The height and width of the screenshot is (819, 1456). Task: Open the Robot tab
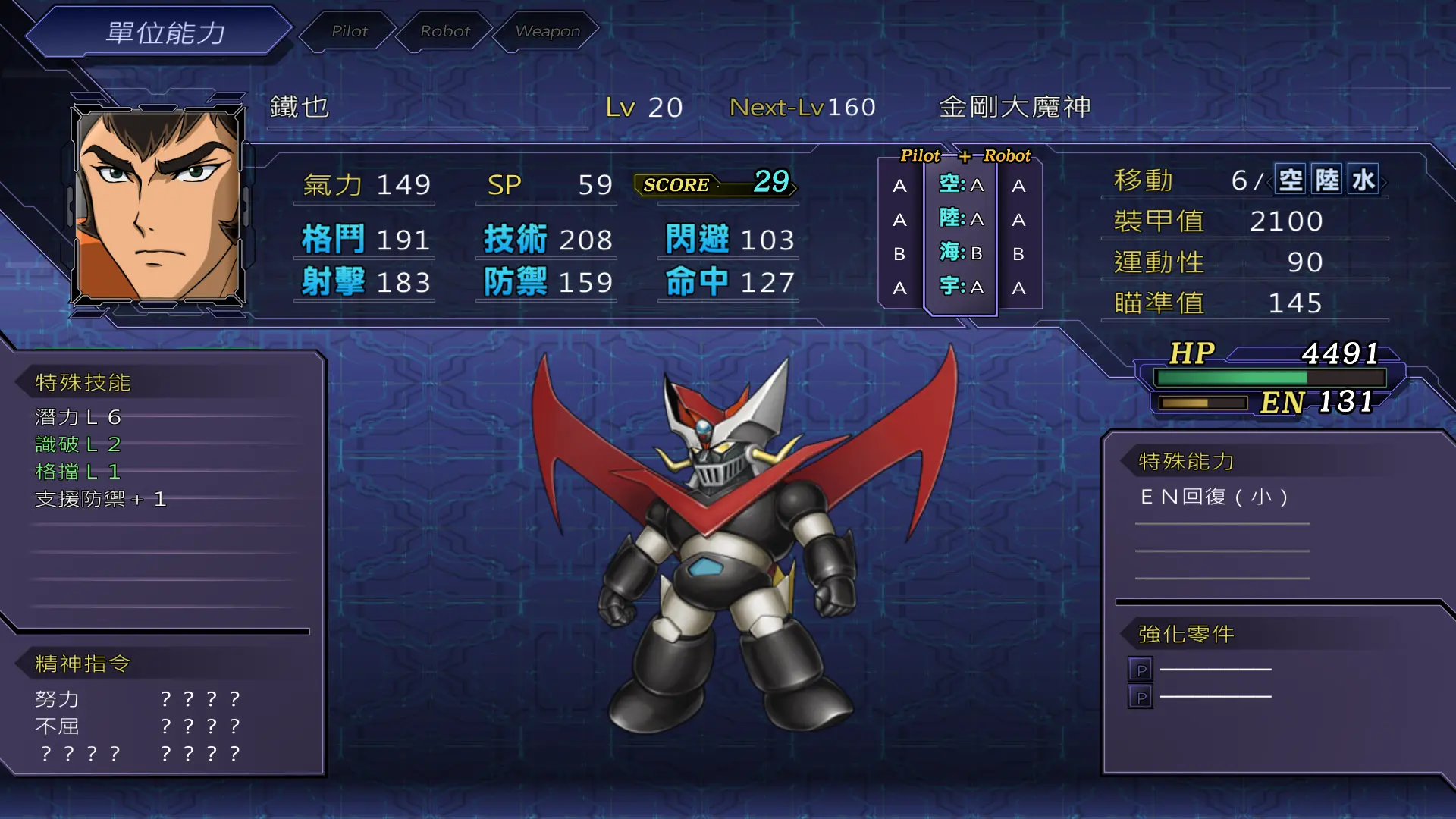(445, 31)
